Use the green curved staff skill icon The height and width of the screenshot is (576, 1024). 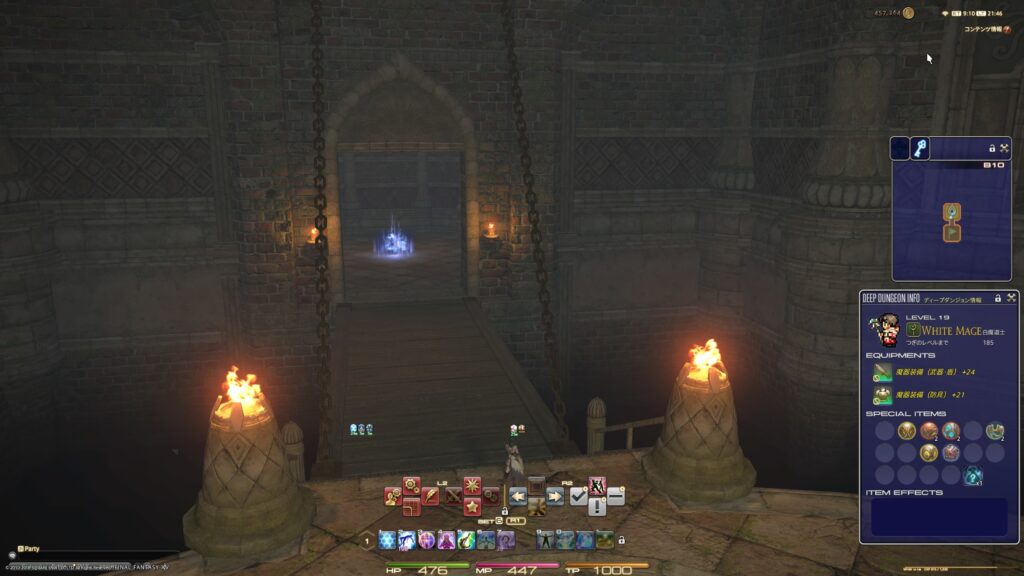coord(466,540)
